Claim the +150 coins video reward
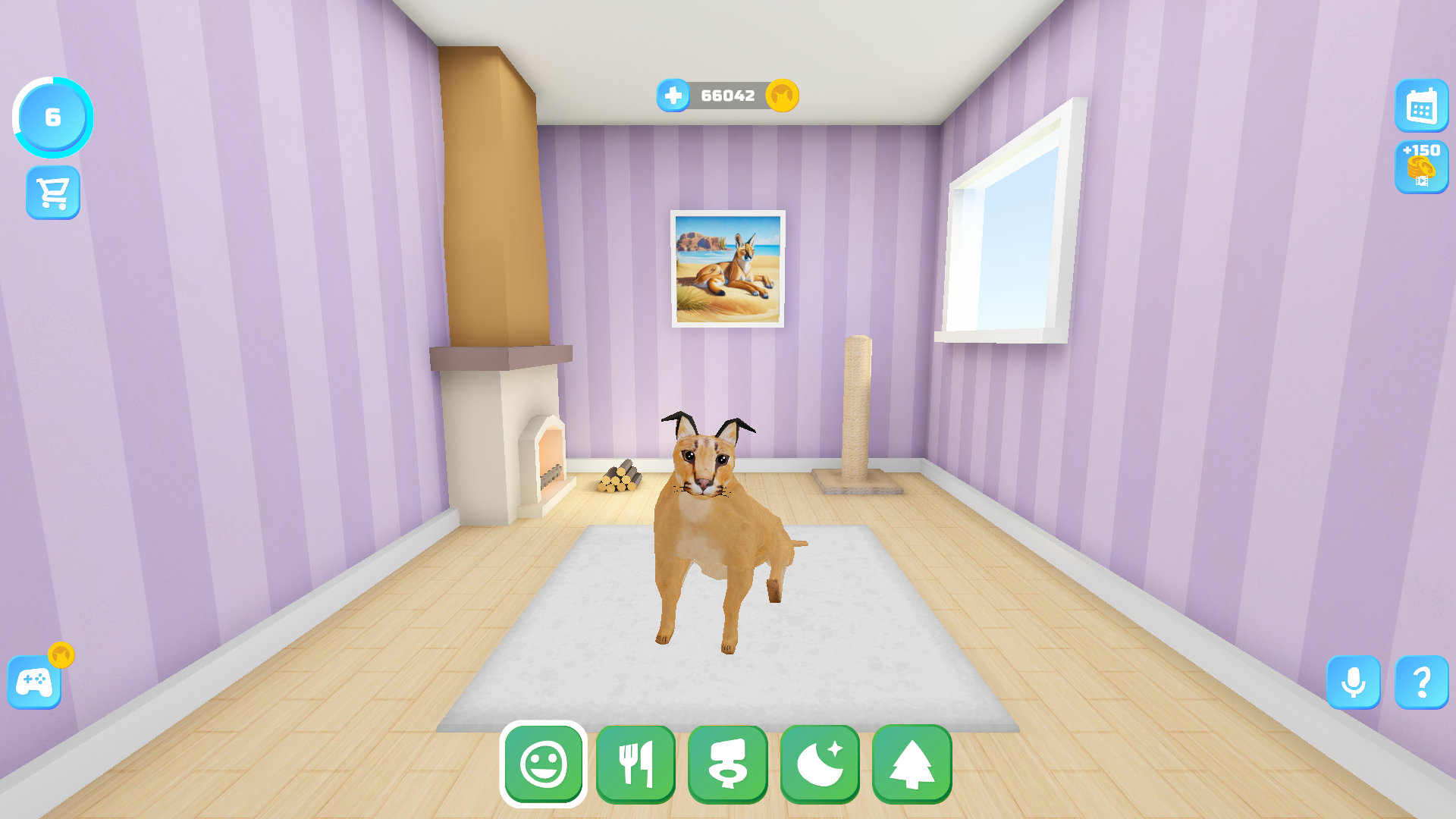 point(1423,166)
